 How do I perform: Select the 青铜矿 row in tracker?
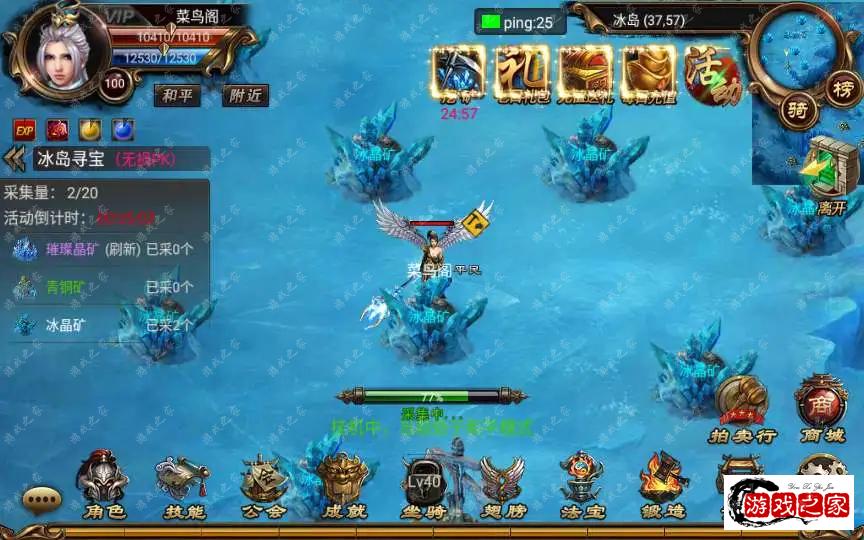[x=66, y=288]
